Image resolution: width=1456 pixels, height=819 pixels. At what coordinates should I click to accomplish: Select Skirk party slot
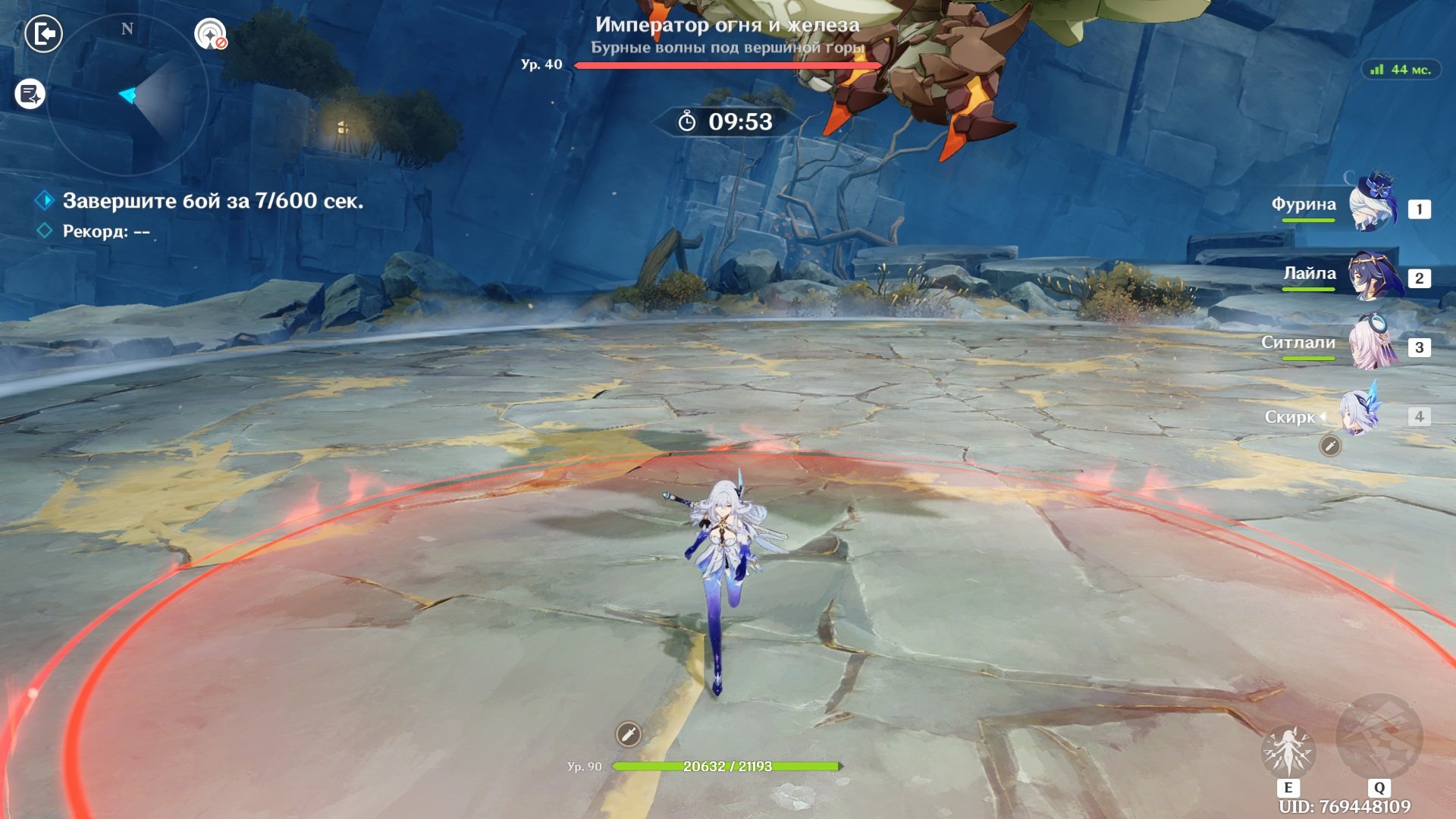click(1359, 415)
